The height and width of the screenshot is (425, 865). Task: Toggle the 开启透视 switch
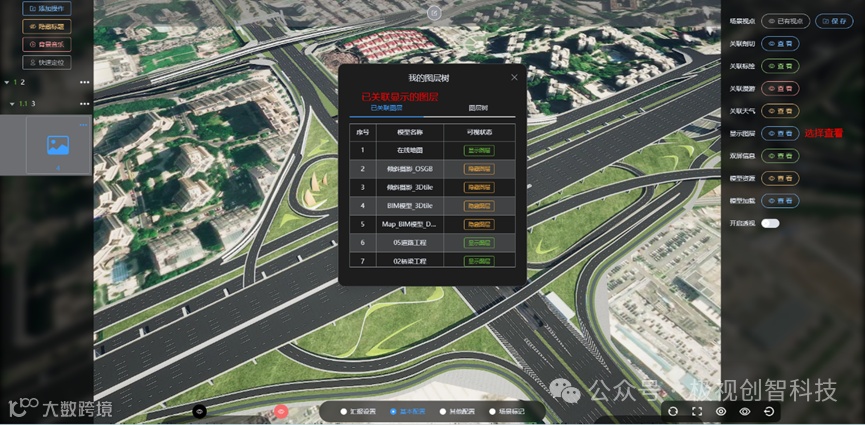[x=770, y=223]
